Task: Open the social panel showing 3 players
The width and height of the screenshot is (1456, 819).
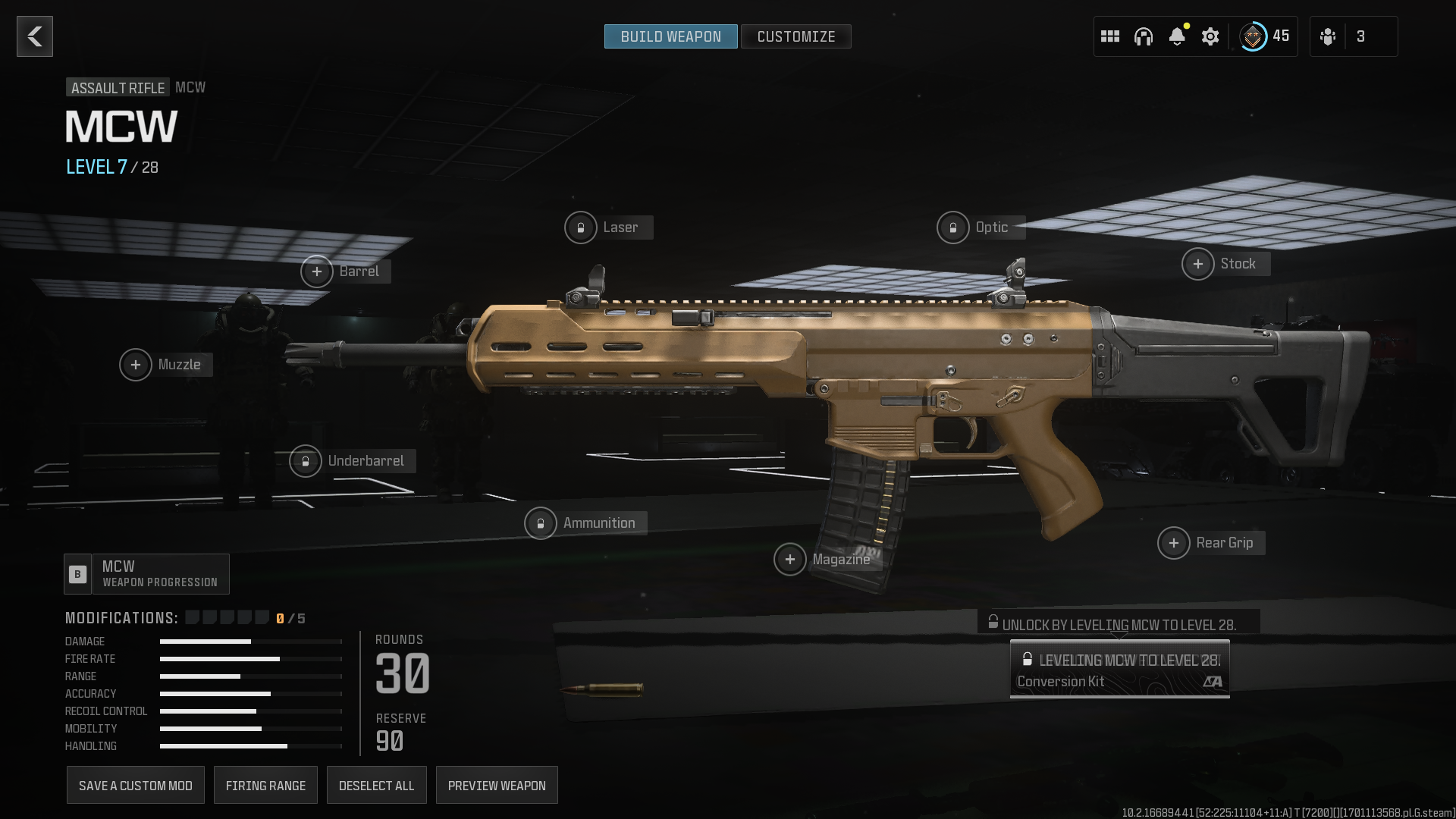Action: coord(1354,36)
